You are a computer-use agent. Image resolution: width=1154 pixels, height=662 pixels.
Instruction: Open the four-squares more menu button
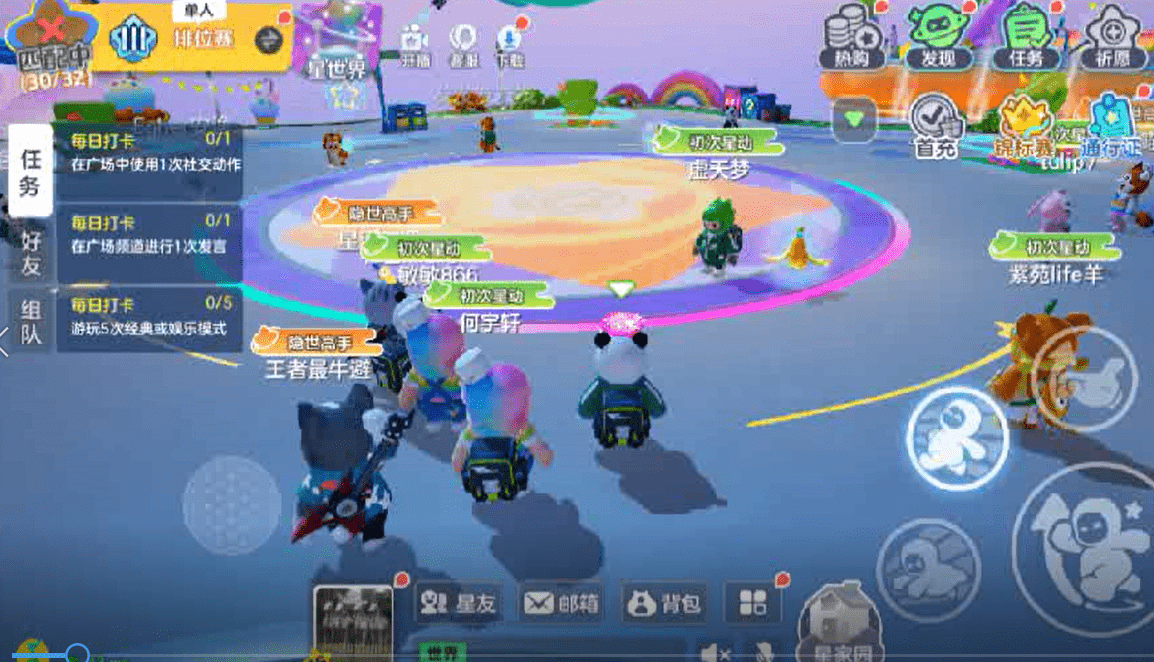tap(752, 602)
